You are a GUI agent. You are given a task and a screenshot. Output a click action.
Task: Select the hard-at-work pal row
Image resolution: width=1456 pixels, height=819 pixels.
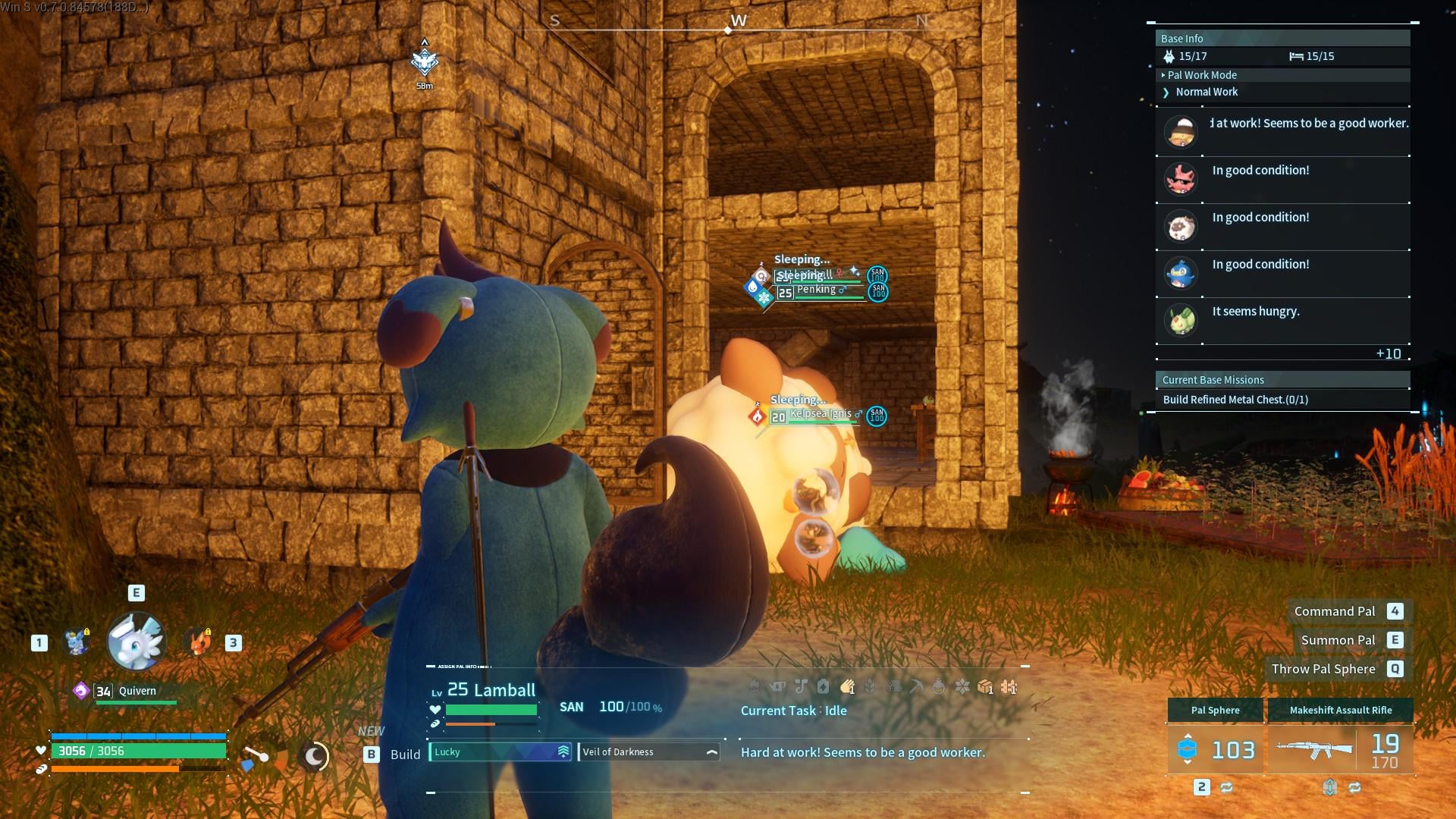1282,130
